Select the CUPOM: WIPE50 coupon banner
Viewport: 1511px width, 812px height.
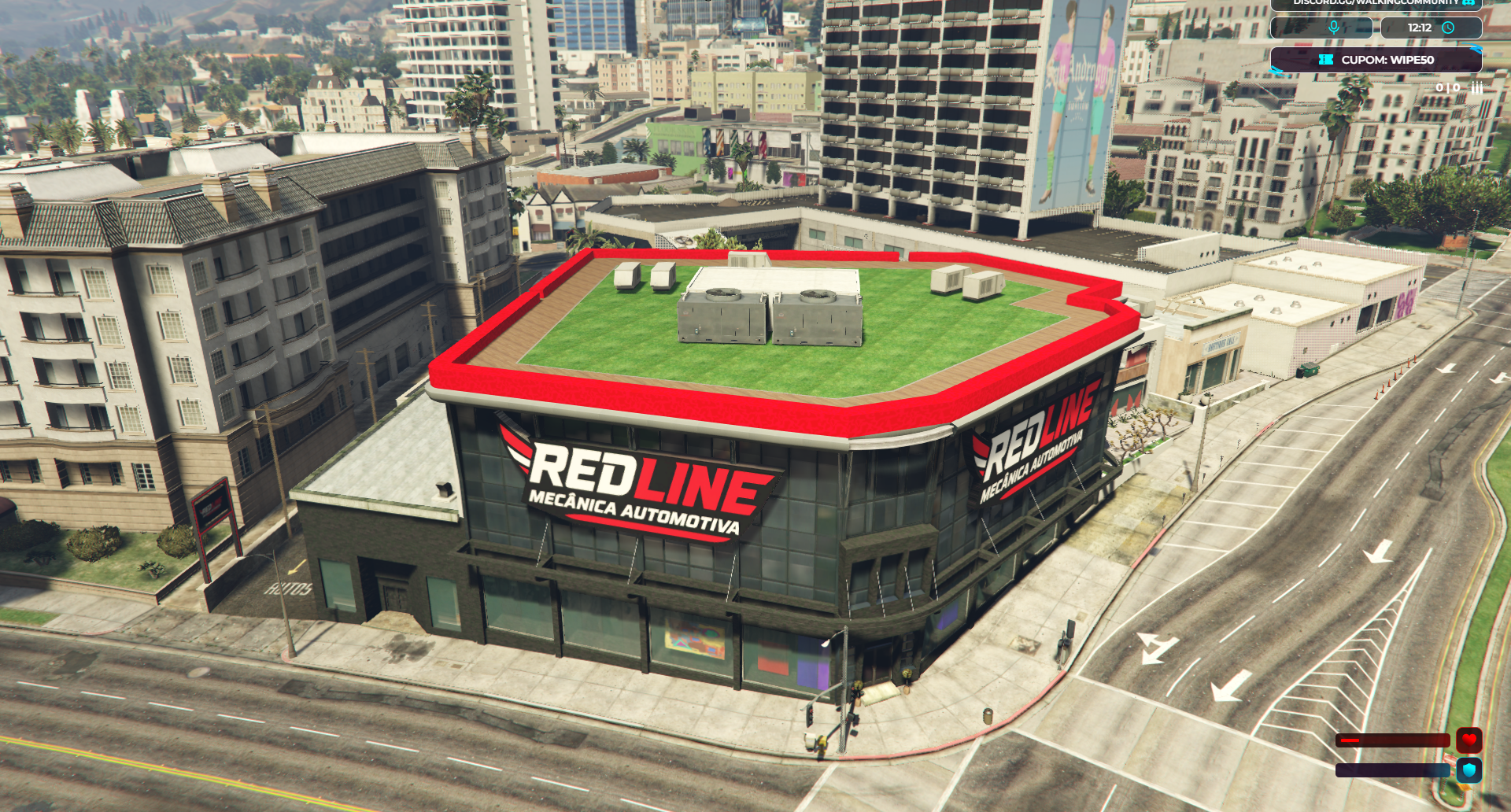[1376, 60]
